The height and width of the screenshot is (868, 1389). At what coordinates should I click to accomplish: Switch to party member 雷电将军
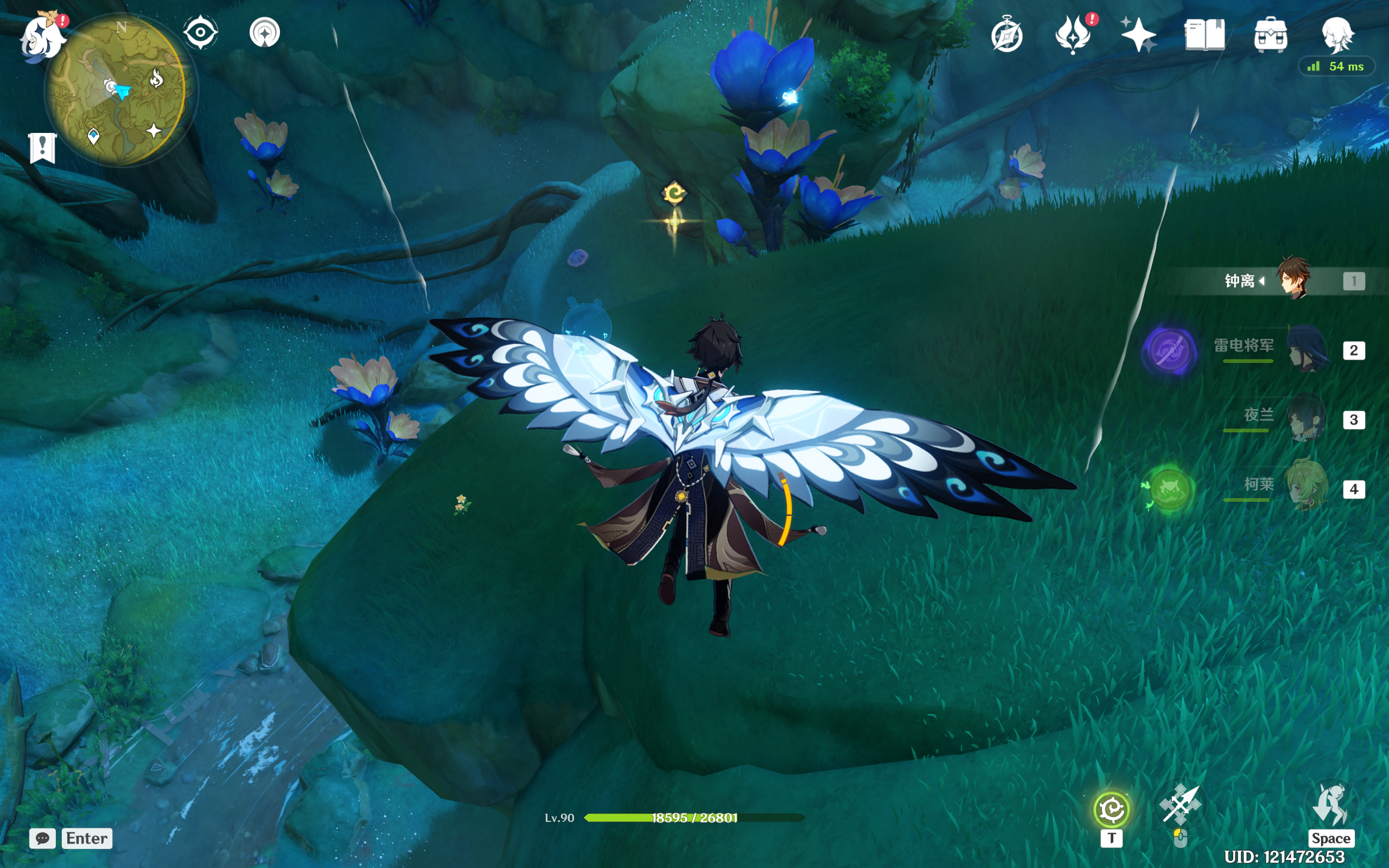click(1308, 348)
